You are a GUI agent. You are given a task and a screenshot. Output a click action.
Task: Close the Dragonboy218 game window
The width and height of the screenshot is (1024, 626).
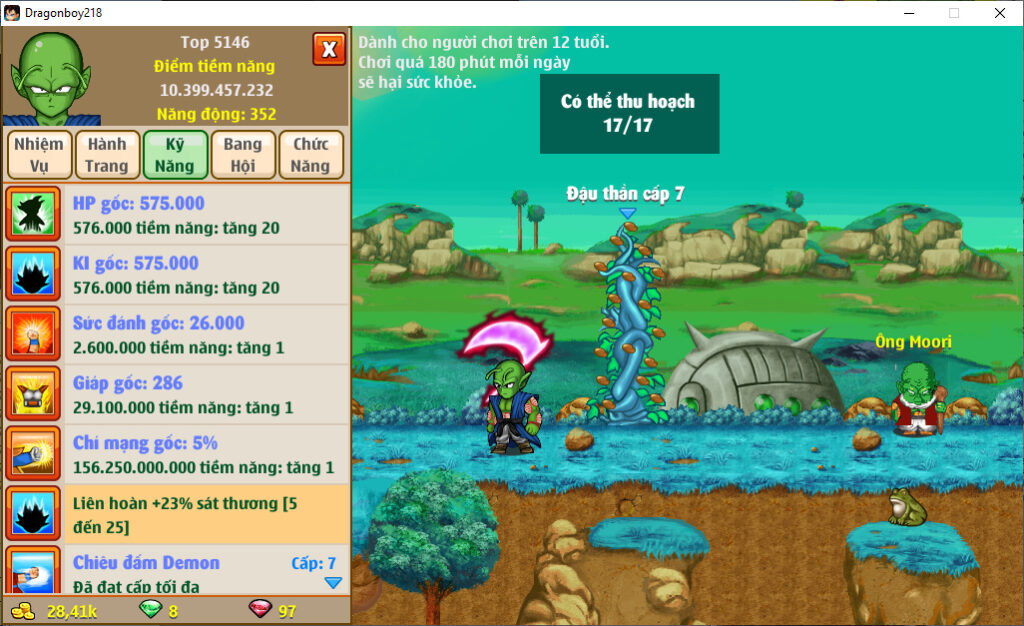[x=999, y=13]
